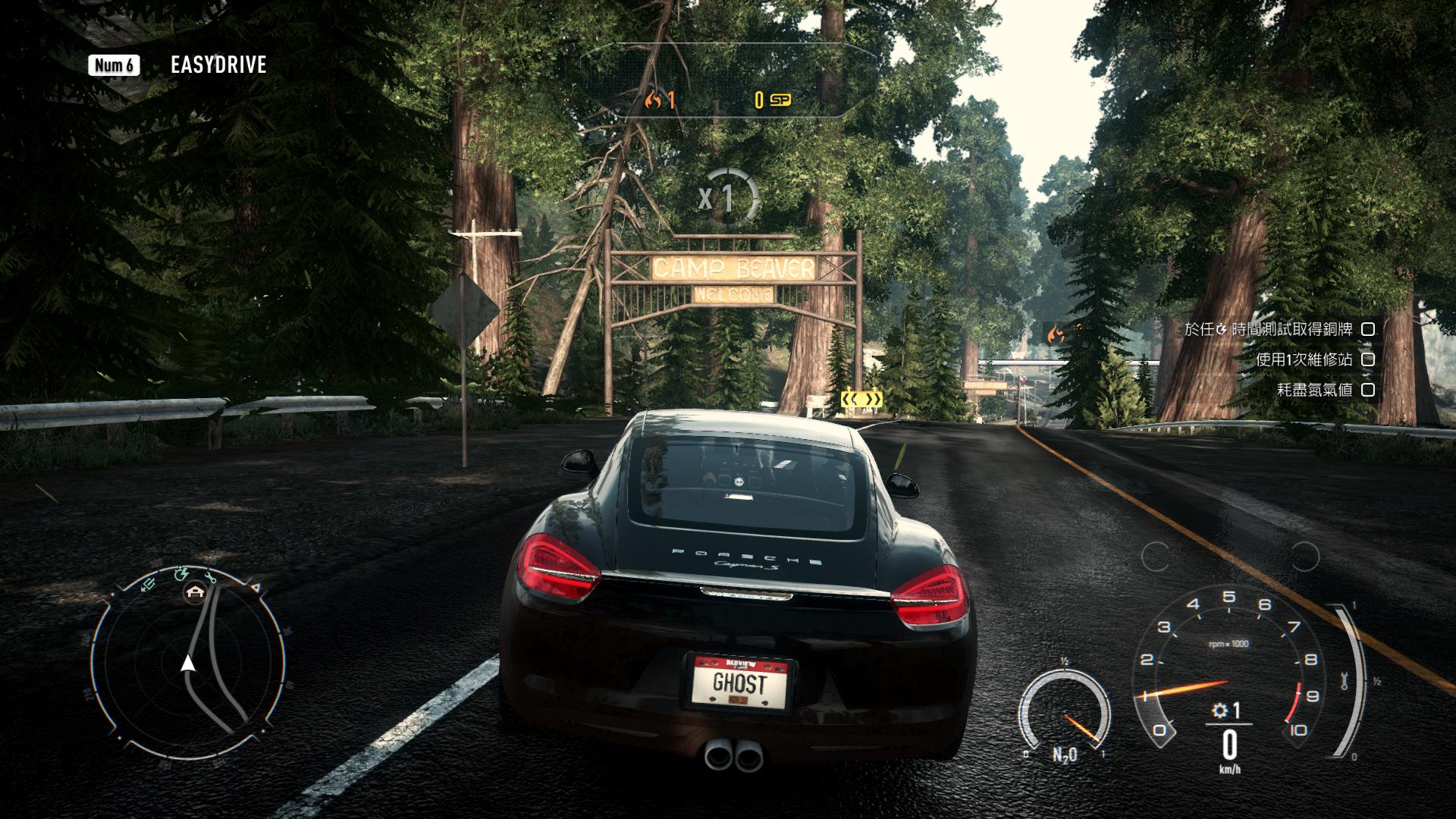The height and width of the screenshot is (819, 1456).
Task: Select the garage hideout marker on minimap
Action: click(x=196, y=593)
